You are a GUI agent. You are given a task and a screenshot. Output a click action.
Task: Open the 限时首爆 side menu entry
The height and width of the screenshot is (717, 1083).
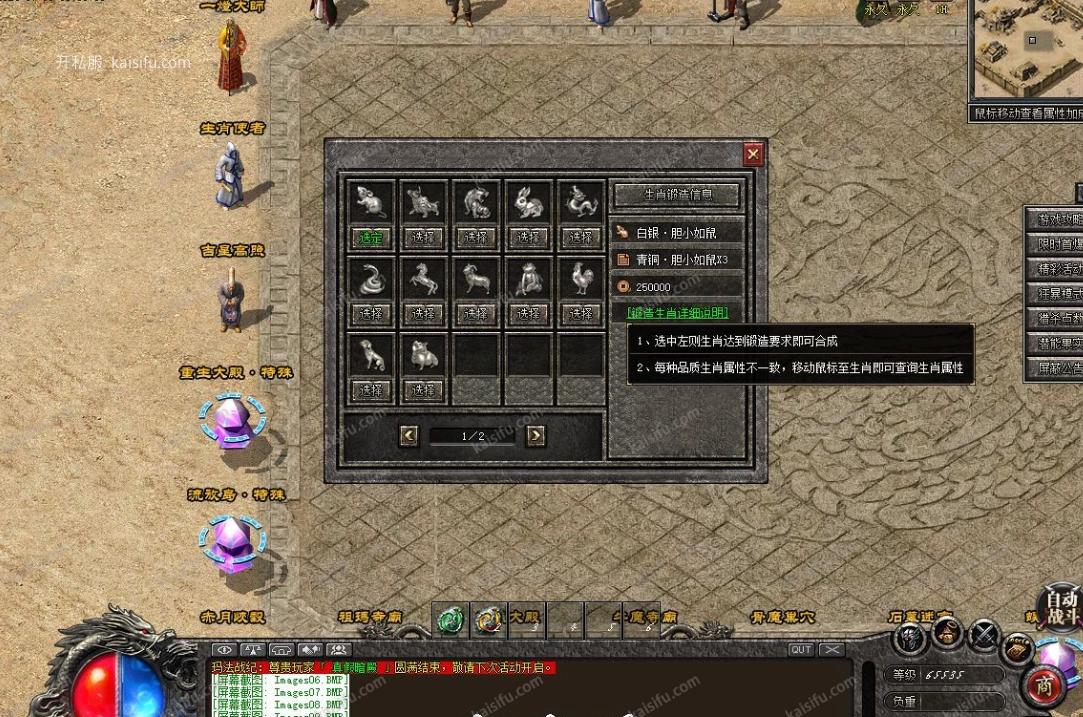1055,244
